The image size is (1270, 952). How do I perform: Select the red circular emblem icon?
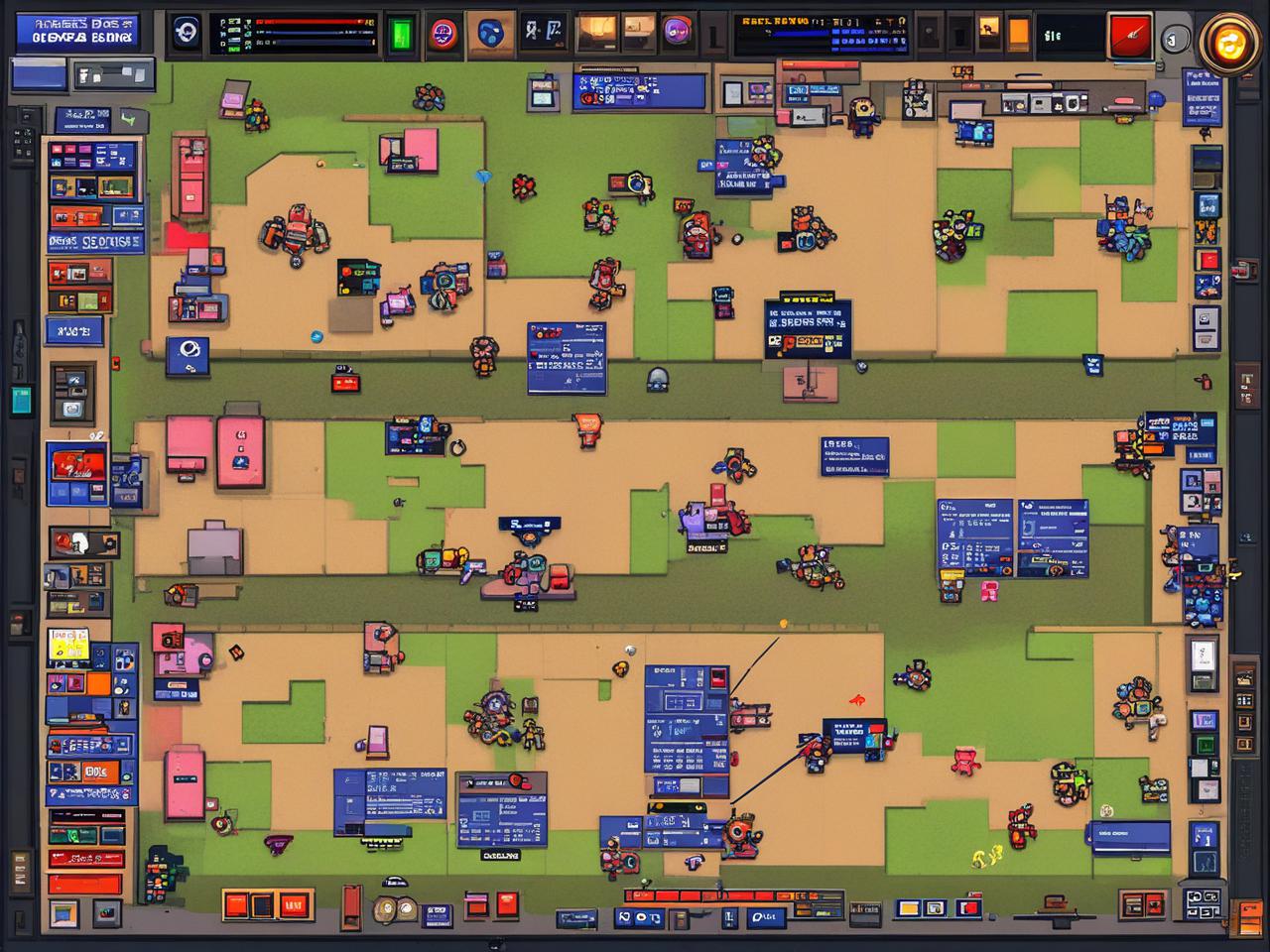coord(443,35)
